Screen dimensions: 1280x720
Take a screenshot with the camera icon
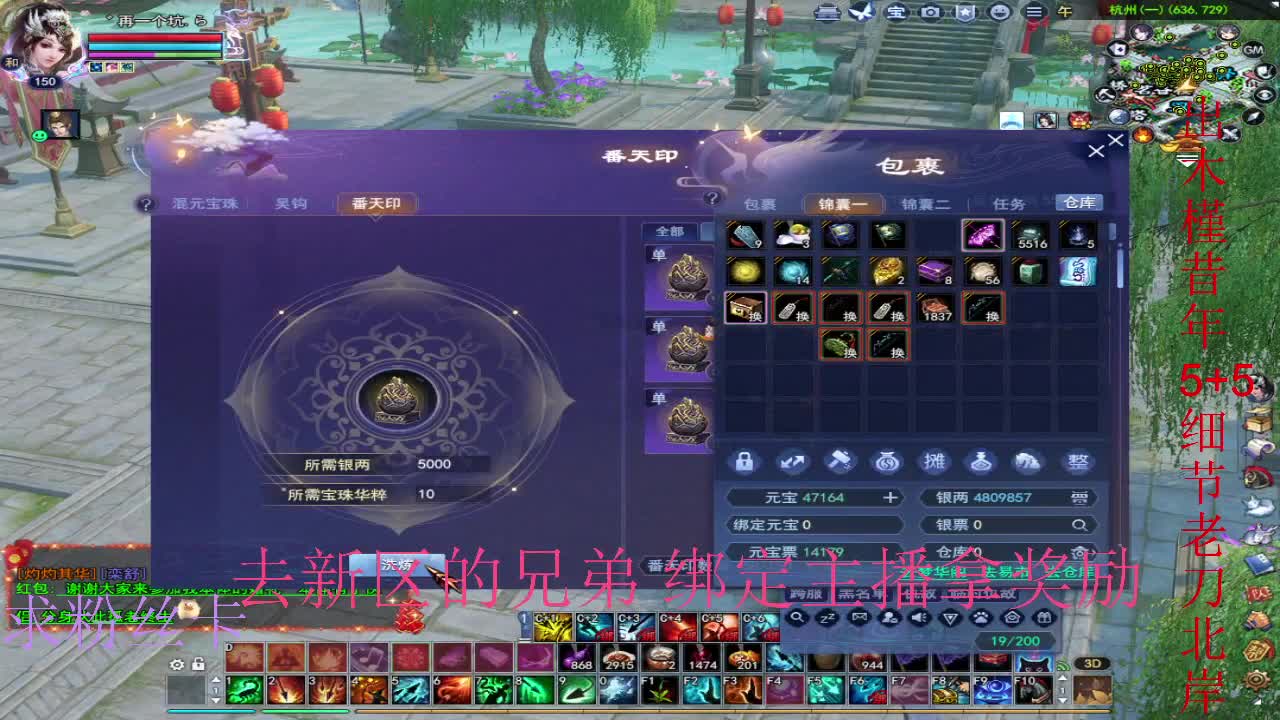pyautogui.click(x=933, y=12)
